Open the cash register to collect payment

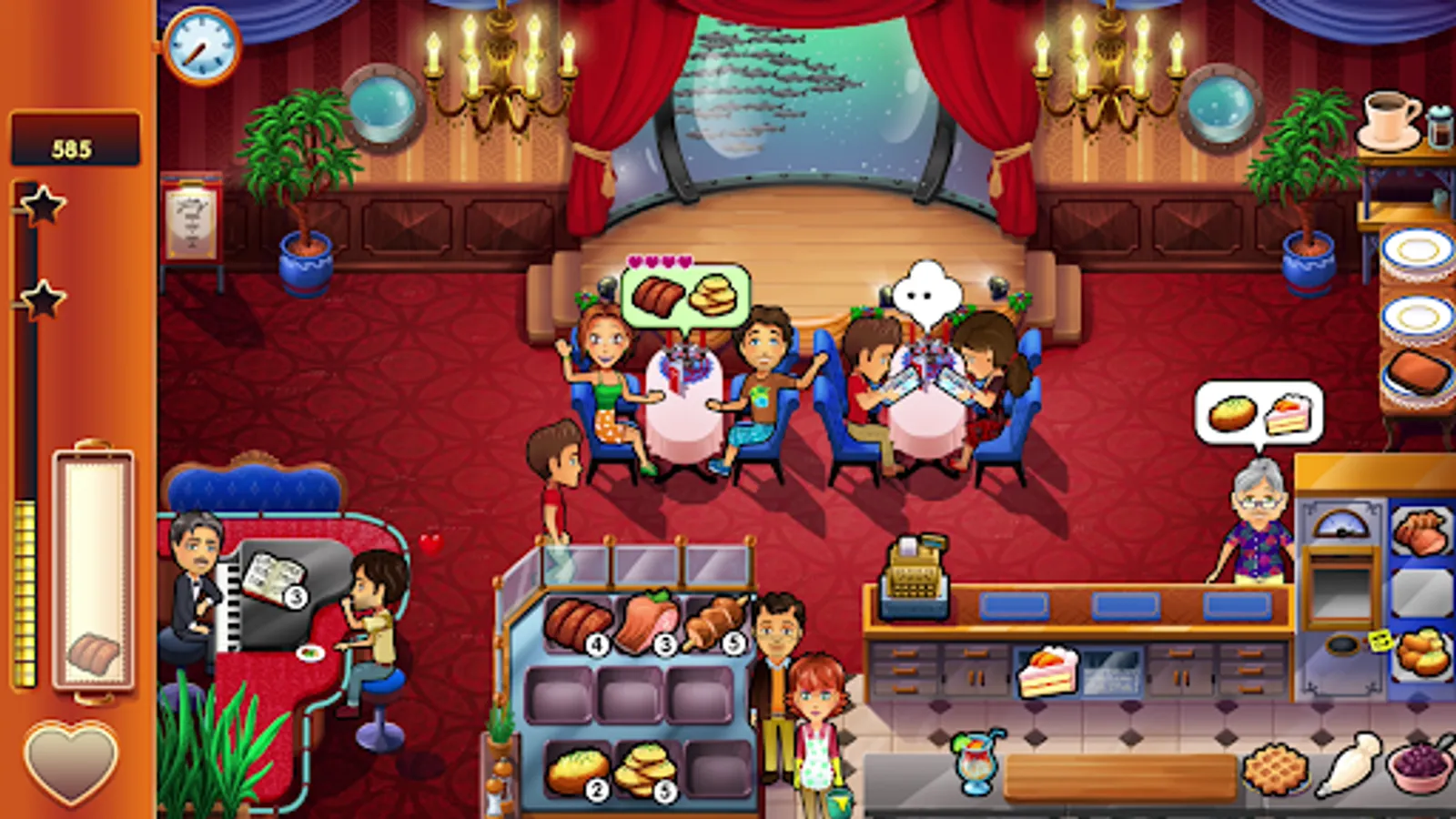click(915, 578)
